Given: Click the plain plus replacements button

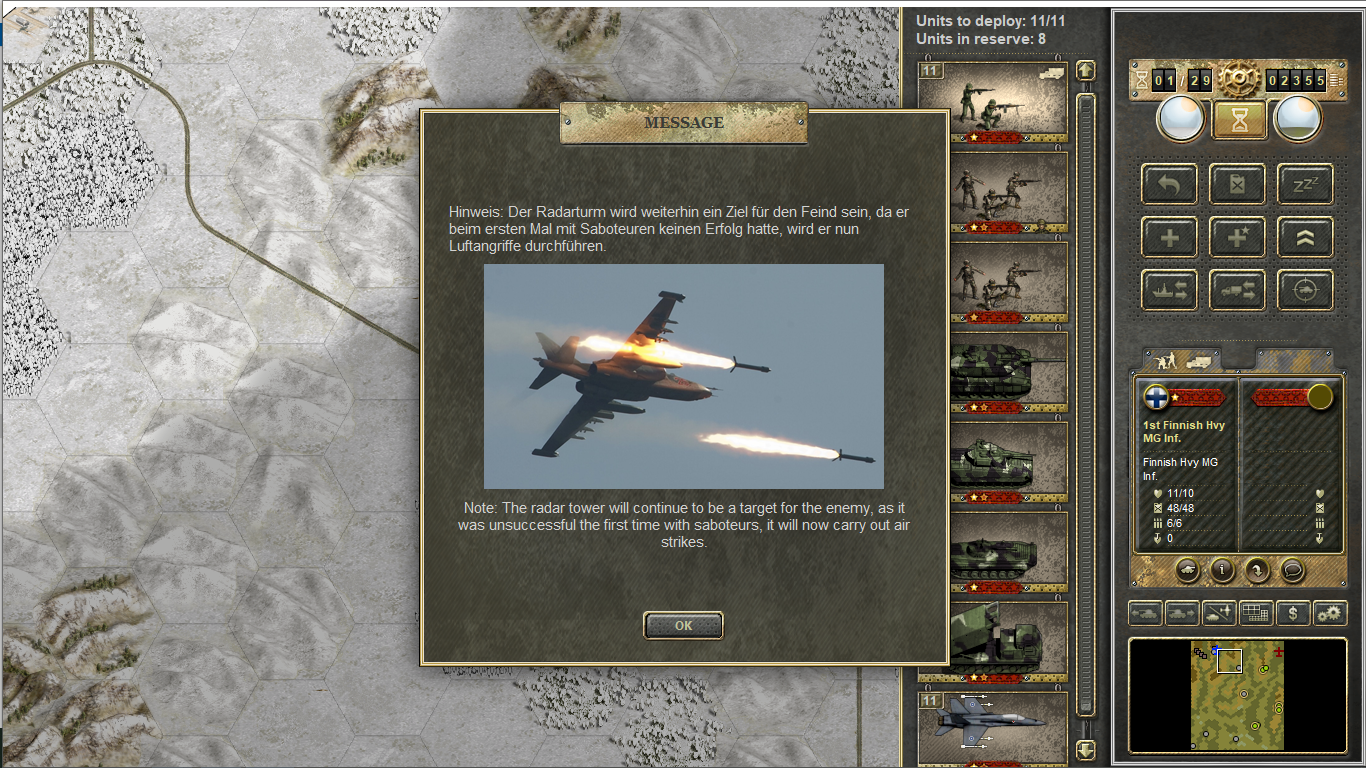Looking at the screenshot, I should tap(1169, 237).
